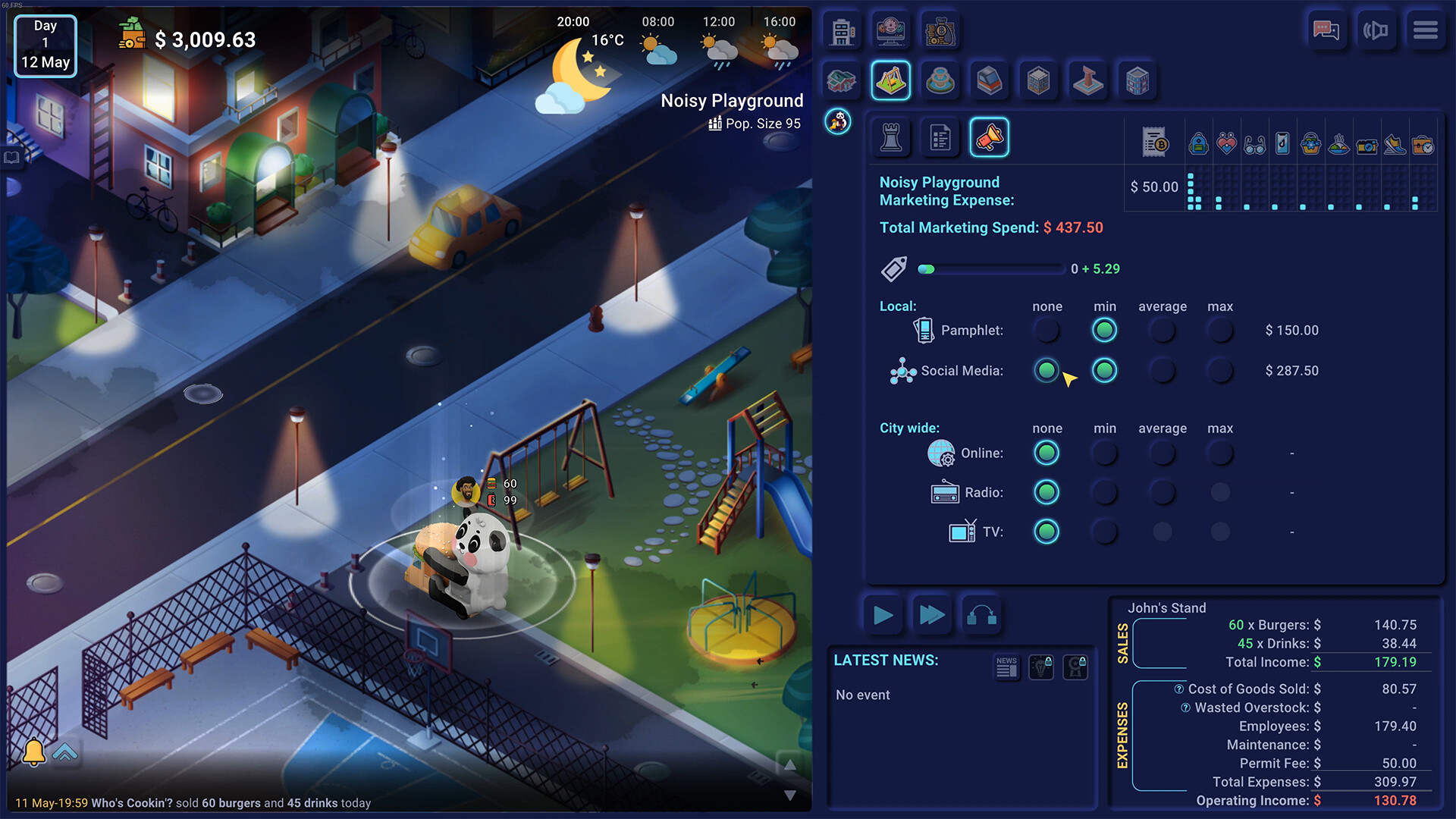Viewport: 1456px width, 819px height.
Task: Open the crypto money bag panel
Action: click(x=940, y=30)
